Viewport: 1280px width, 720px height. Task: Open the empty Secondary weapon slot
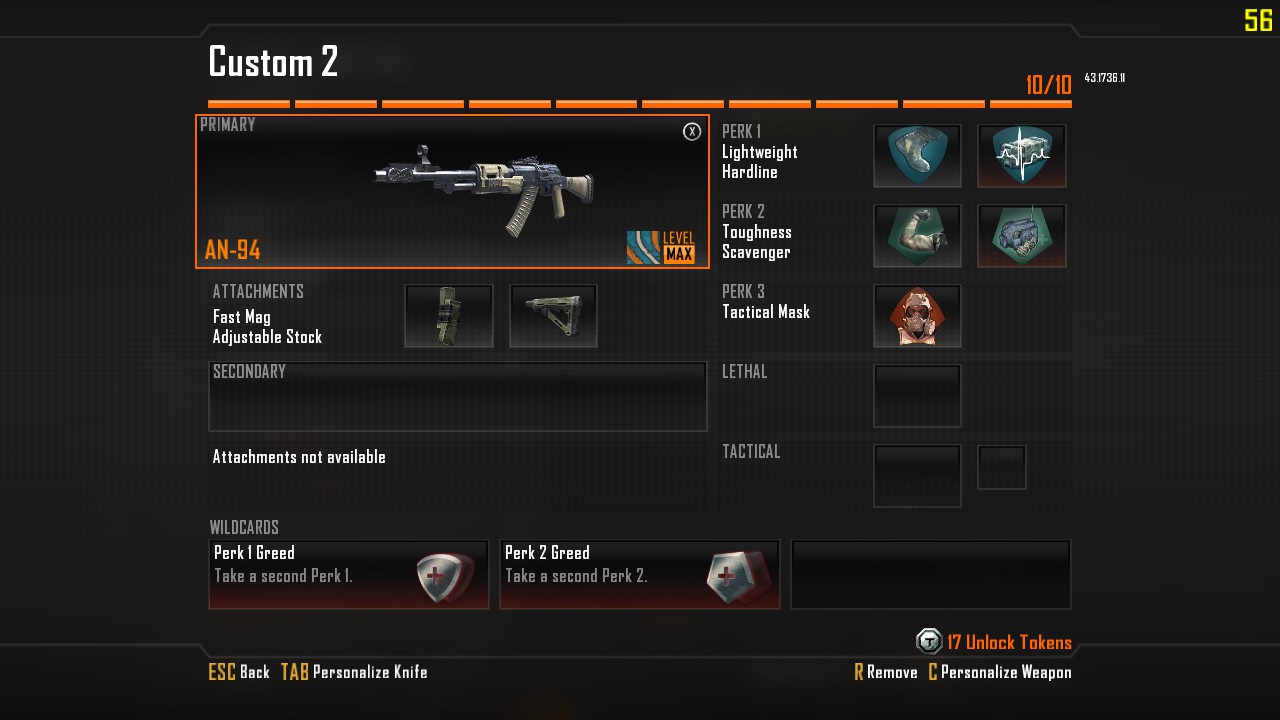click(457, 397)
